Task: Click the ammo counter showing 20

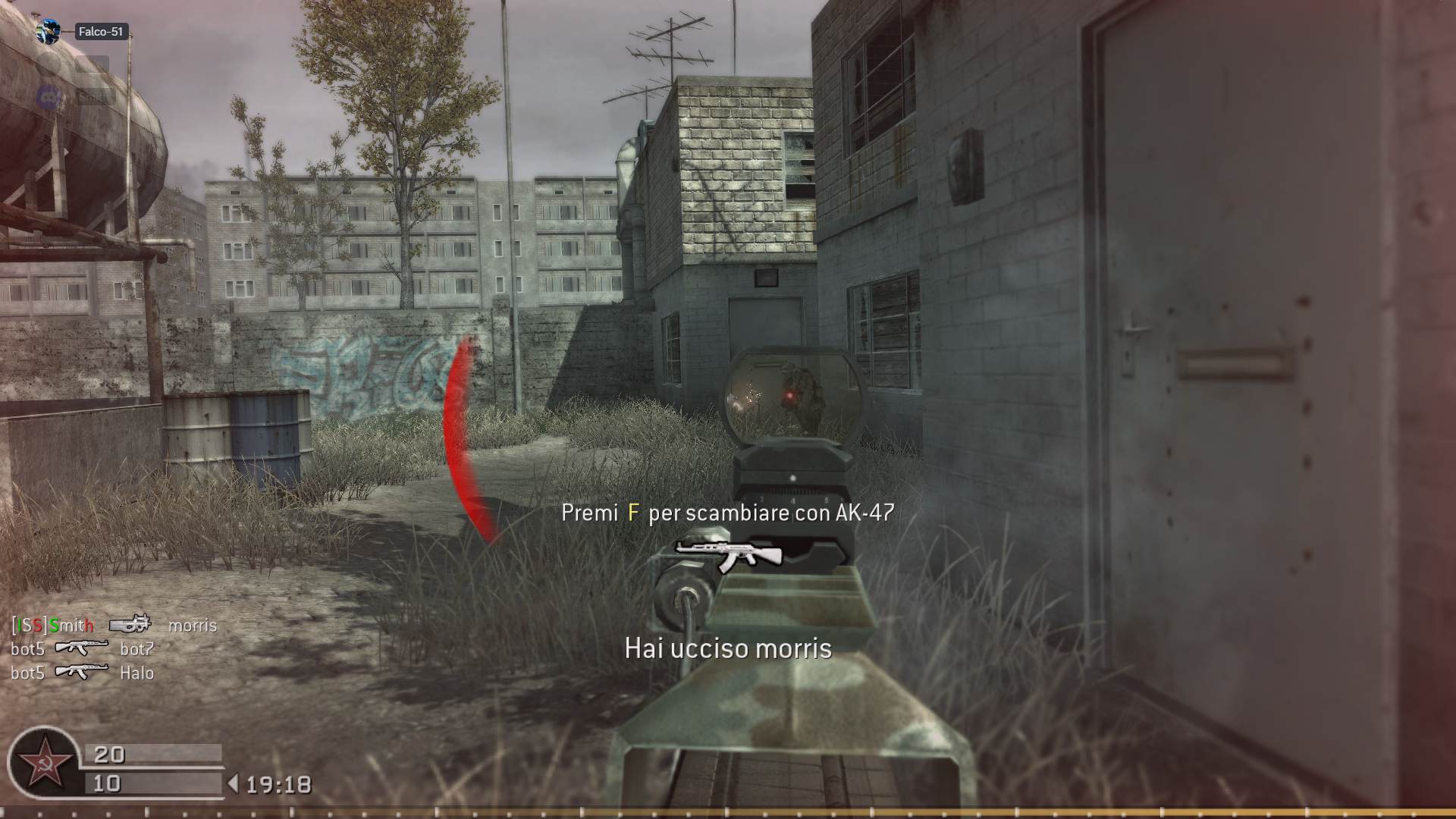Action: click(108, 755)
